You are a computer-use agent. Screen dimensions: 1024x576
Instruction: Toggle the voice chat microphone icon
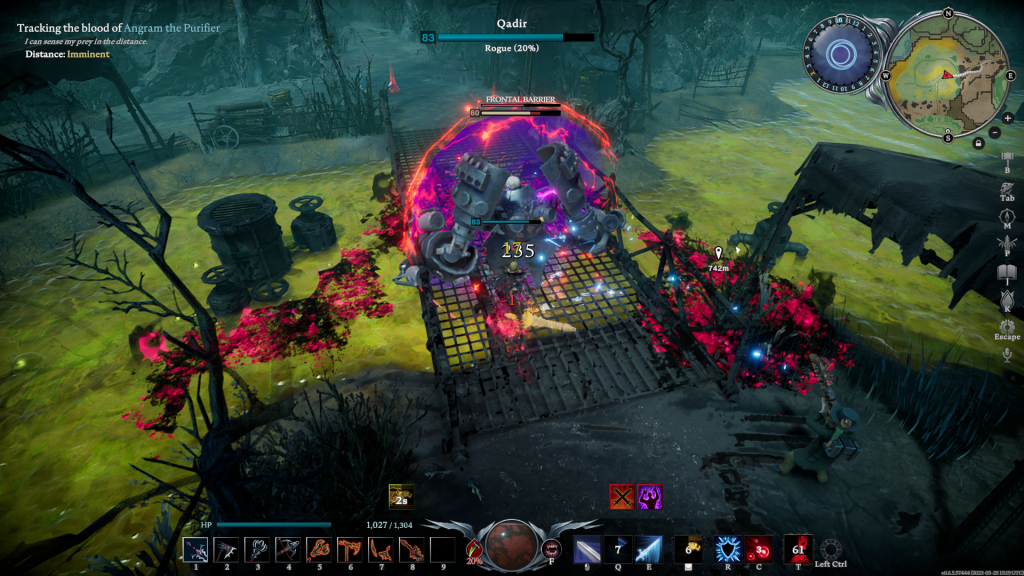click(x=1007, y=354)
